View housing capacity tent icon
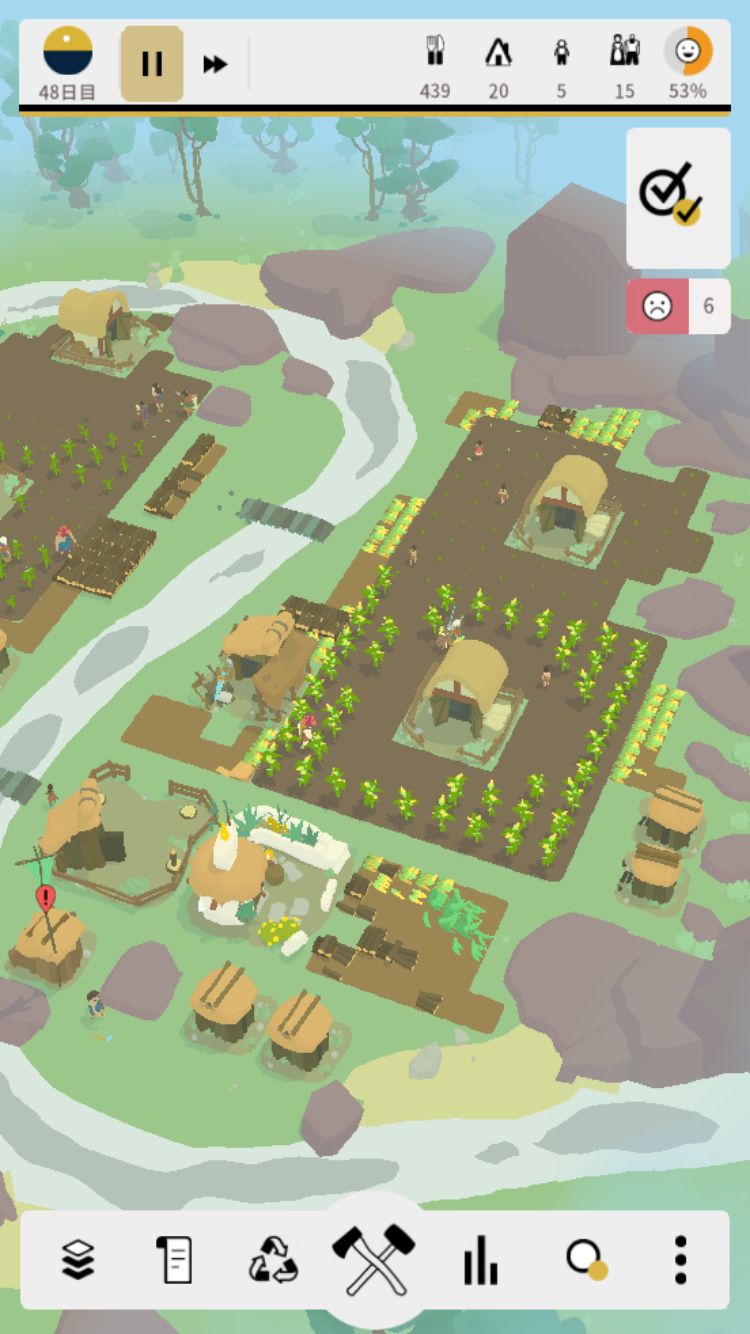 498,63
